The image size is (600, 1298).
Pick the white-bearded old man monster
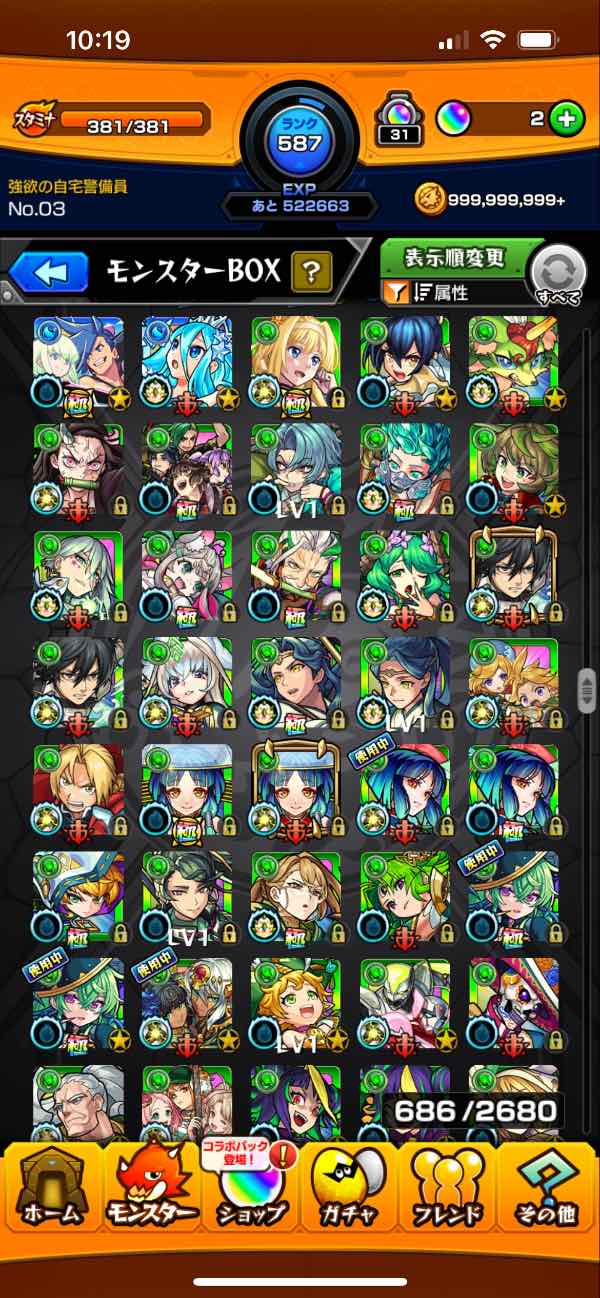point(79,1100)
